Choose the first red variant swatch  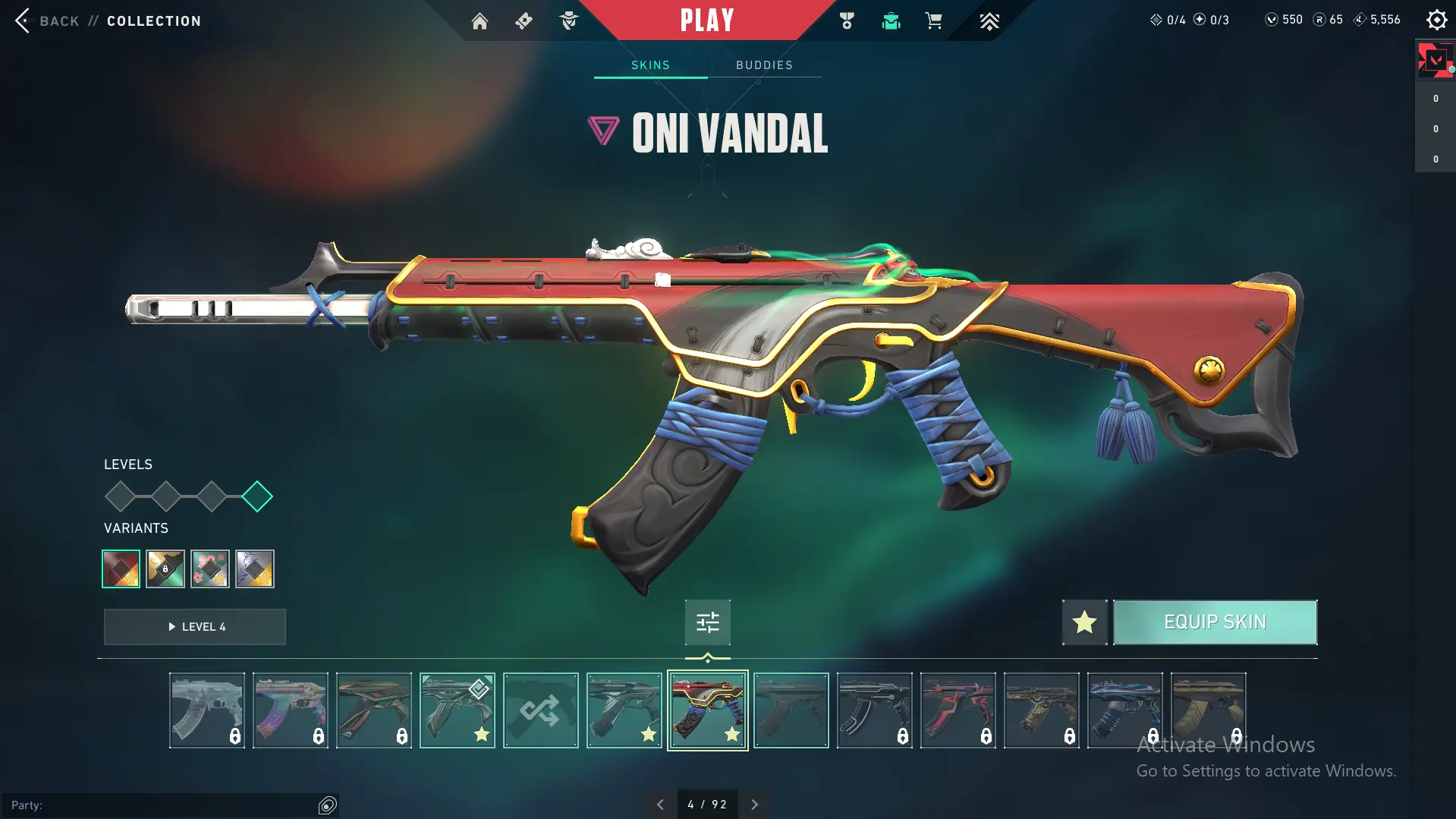pyautogui.click(x=121, y=569)
